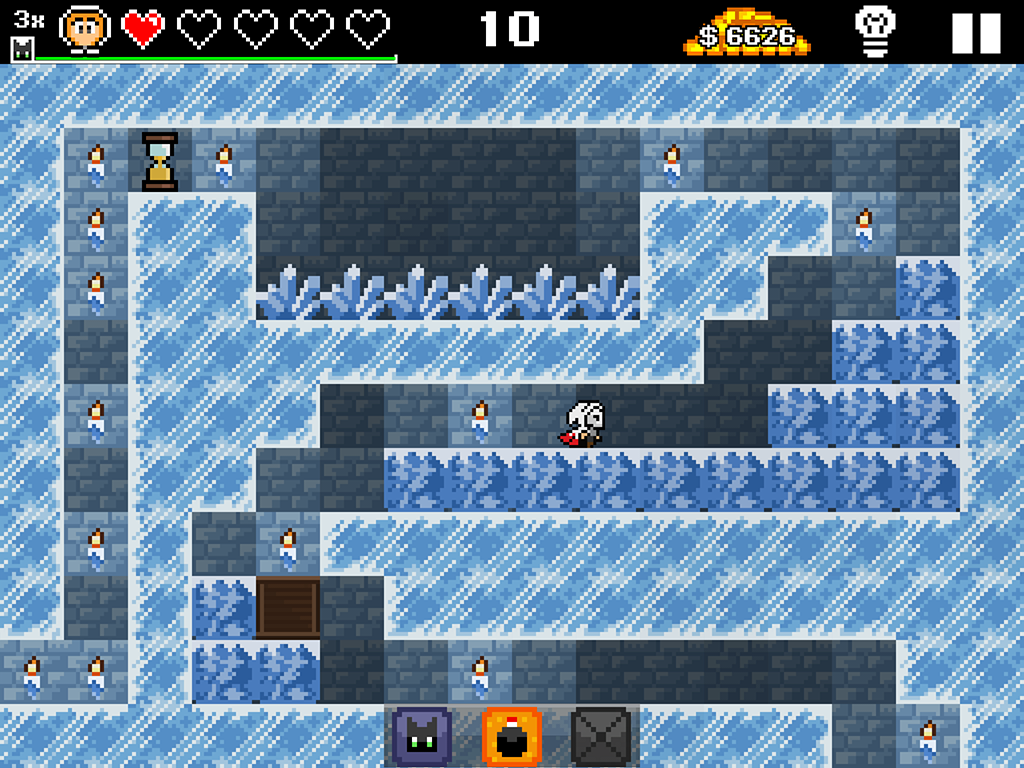Click the hero portrait icon
Image resolution: width=1024 pixels, height=768 pixels.
click(x=84, y=30)
